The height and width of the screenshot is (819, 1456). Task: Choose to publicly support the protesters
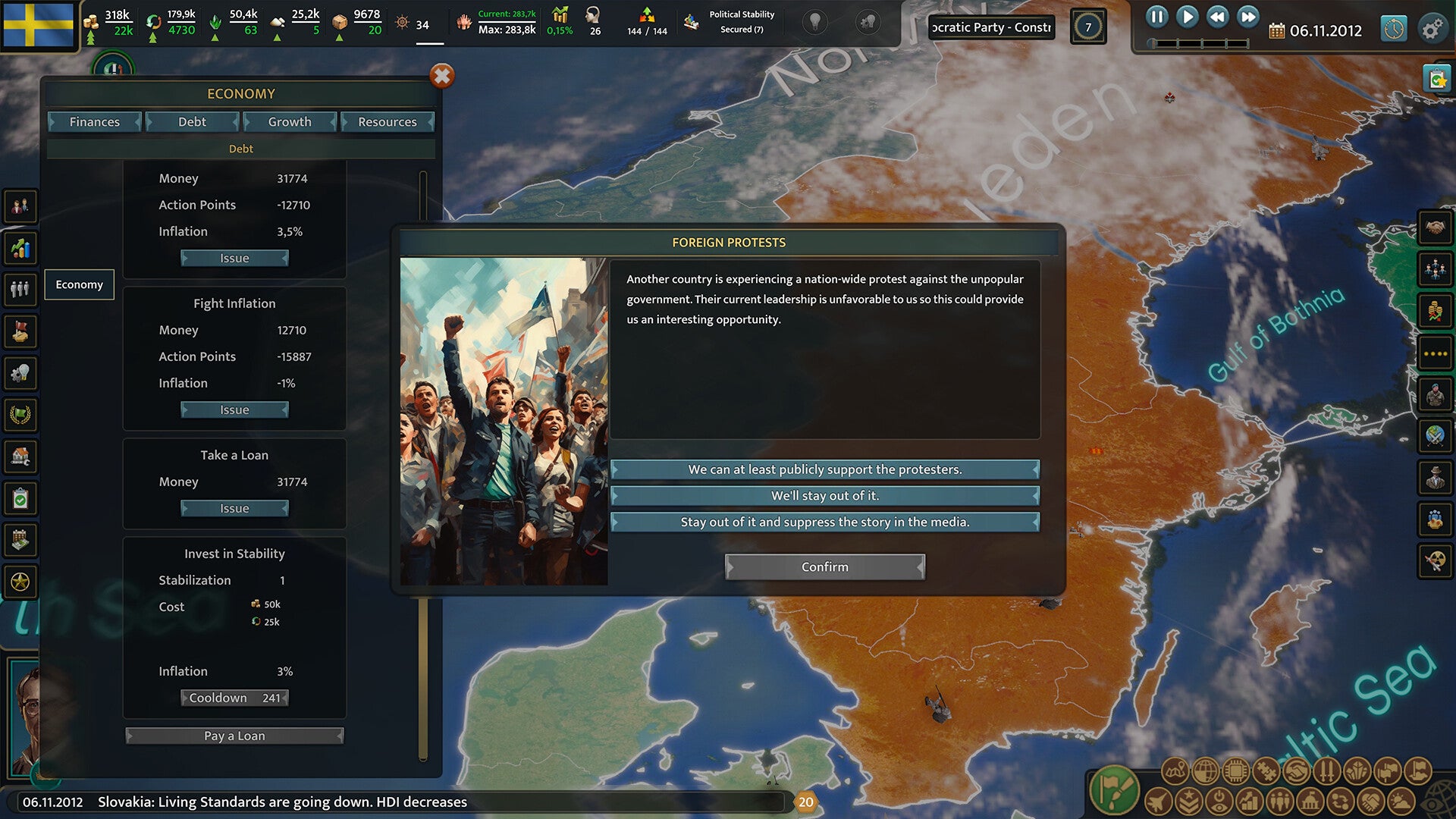click(825, 469)
